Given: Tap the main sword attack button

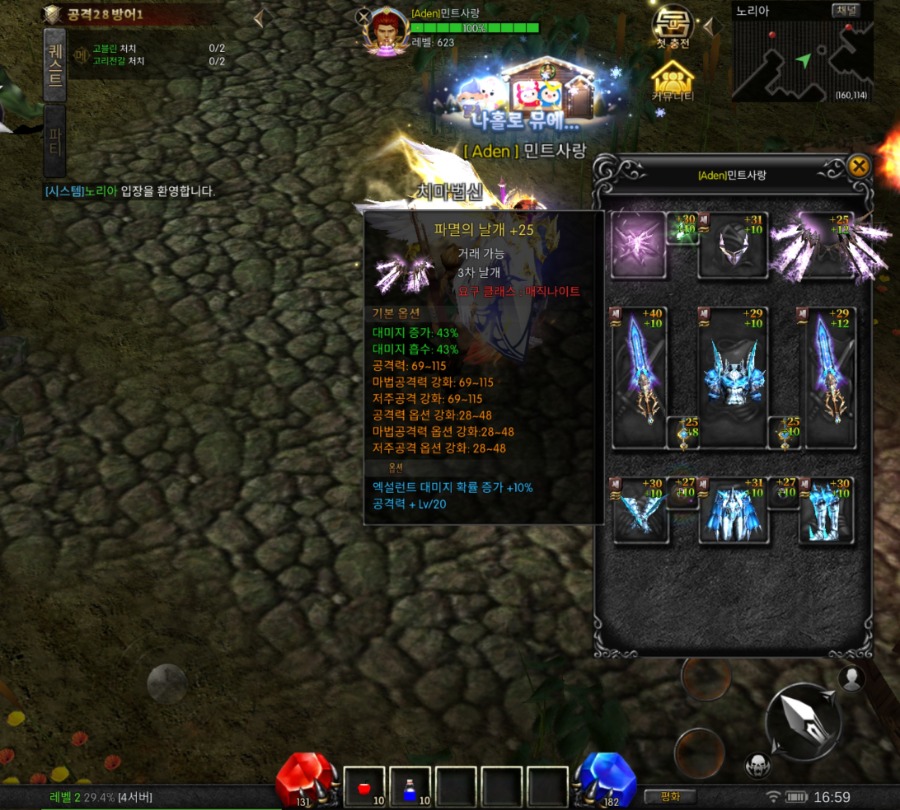Looking at the screenshot, I should click(802, 720).
